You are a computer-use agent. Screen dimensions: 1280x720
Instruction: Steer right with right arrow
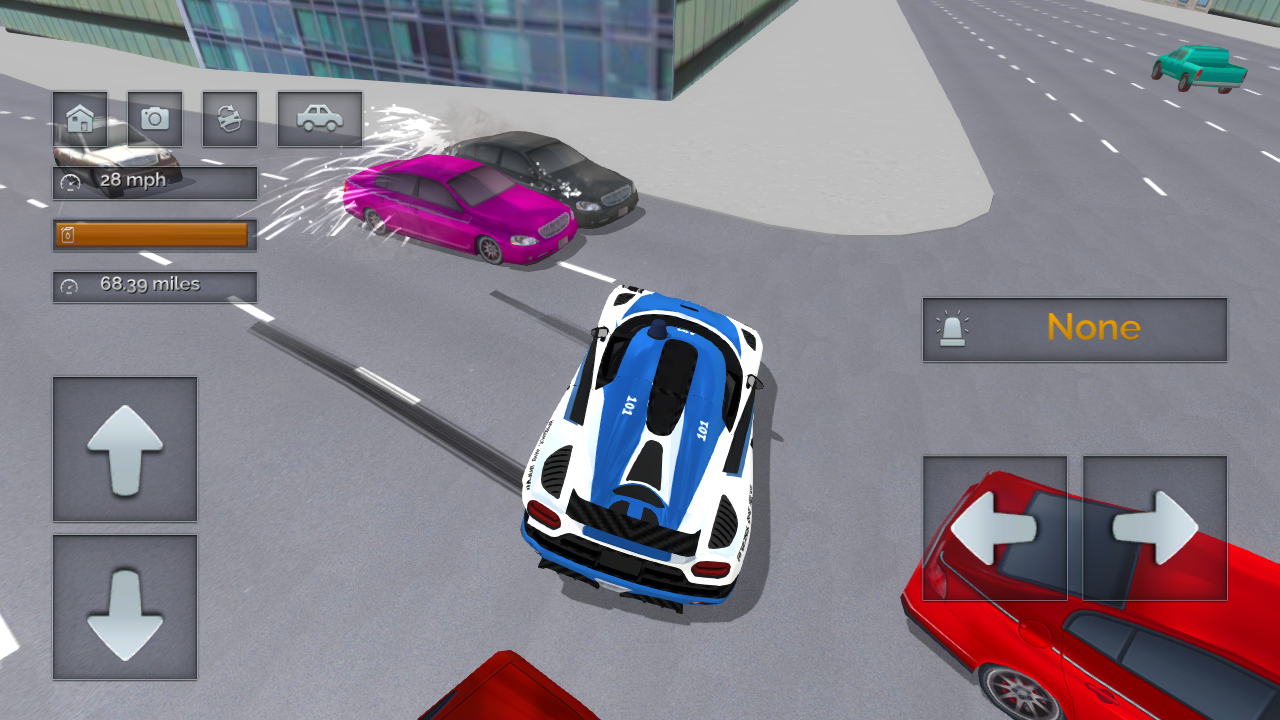(1155, 527)
